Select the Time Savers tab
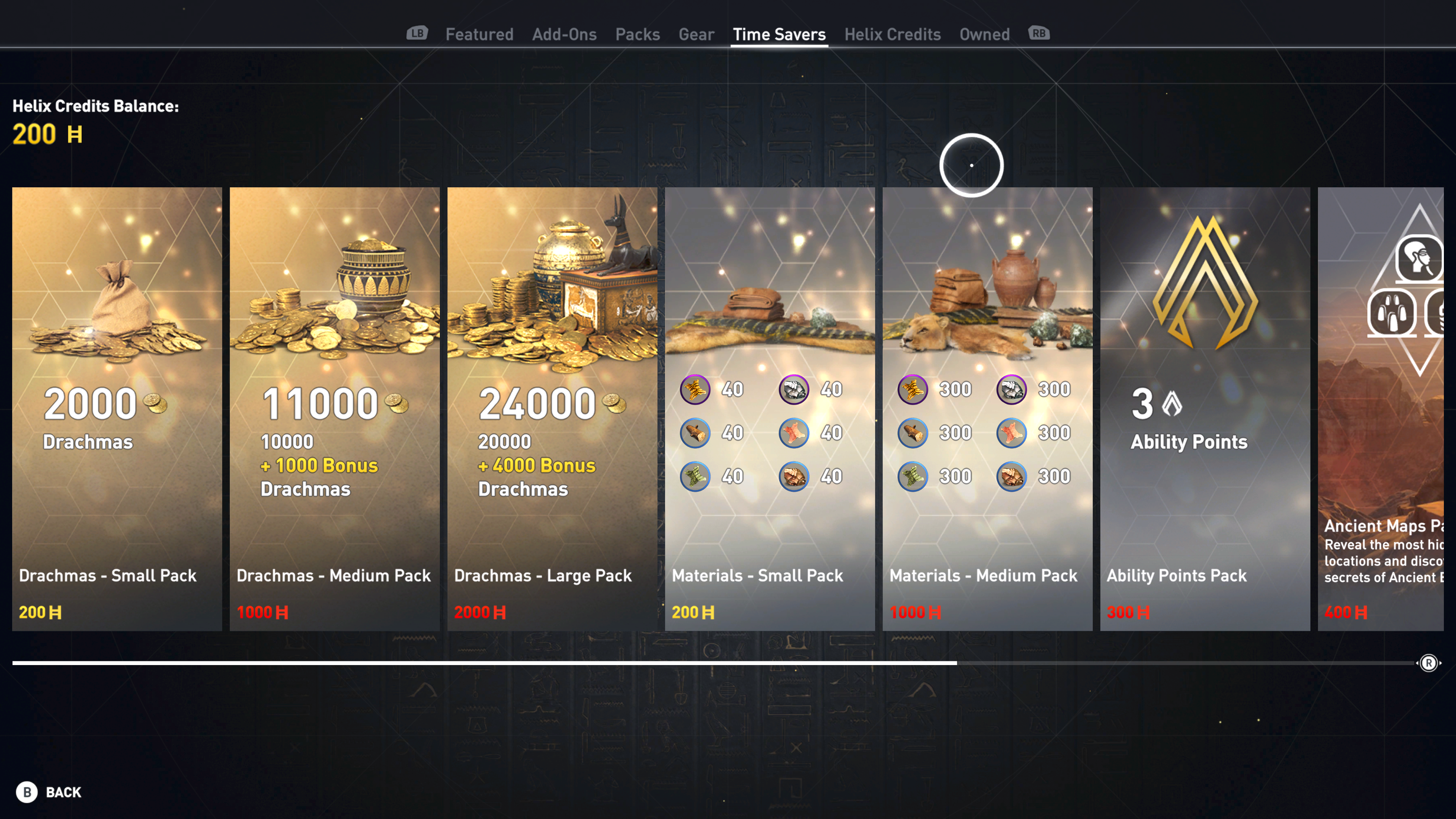The height and width of the screenshot is (819, 1456). coord(779,35)
